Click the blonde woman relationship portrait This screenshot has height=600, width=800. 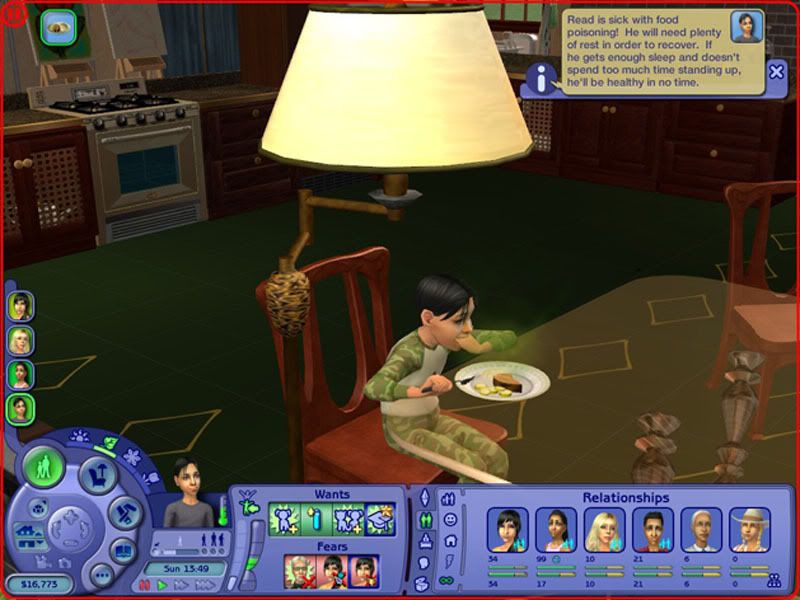click(x=605, y=529)
